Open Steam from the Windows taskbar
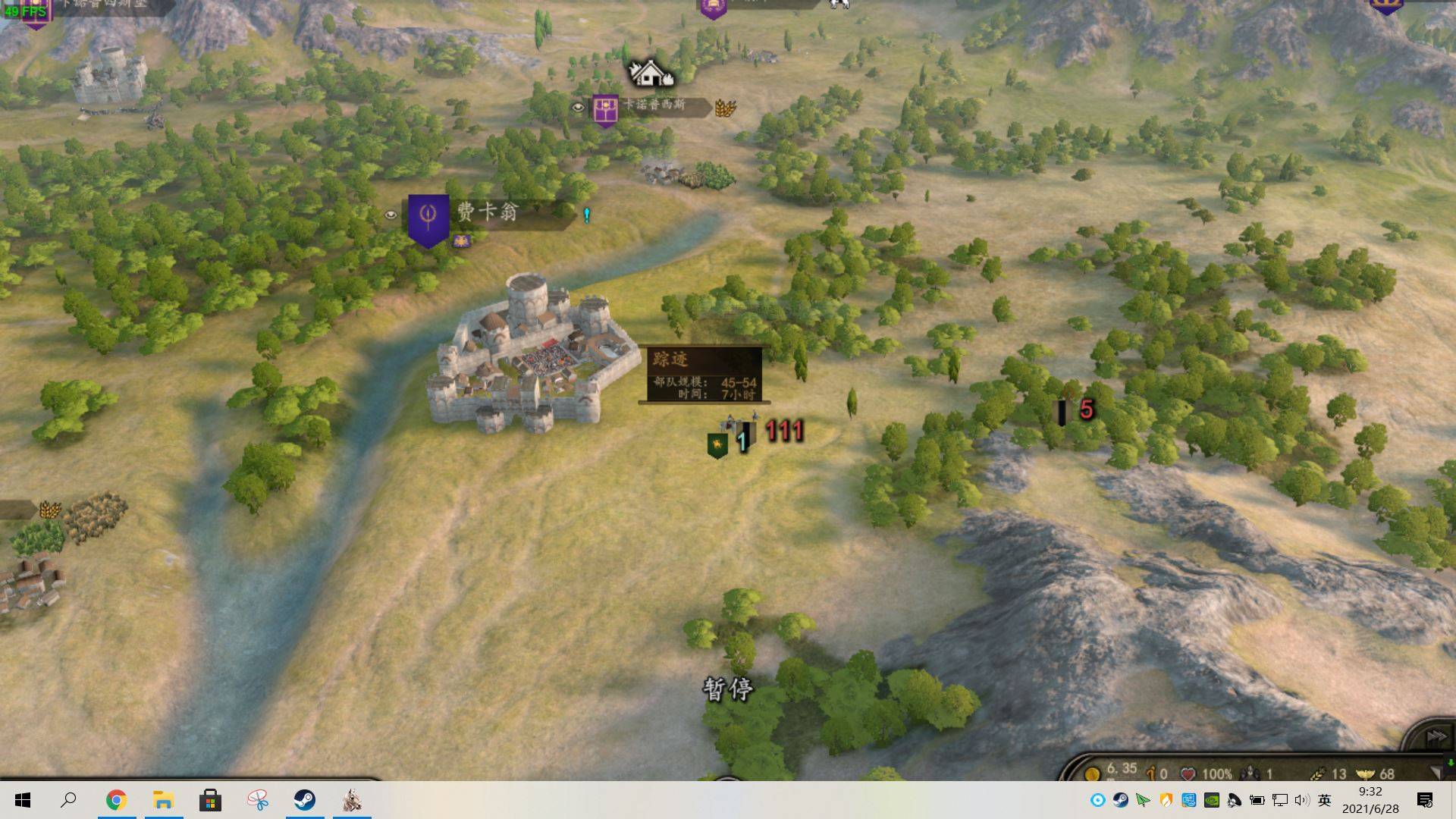1456x819 pixels. click(305, 800)
